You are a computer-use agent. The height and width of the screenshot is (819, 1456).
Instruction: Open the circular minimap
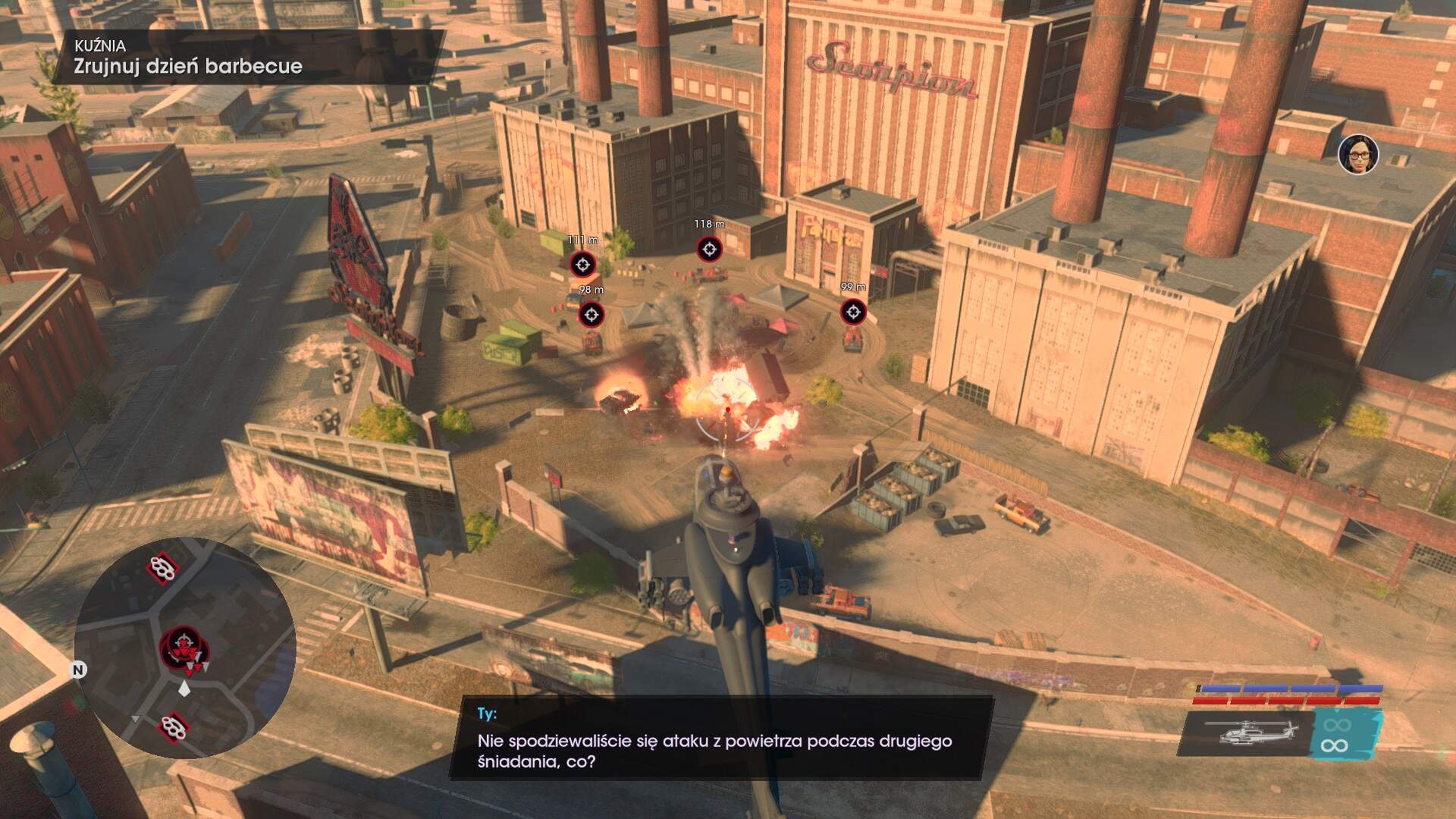point(184,647)
